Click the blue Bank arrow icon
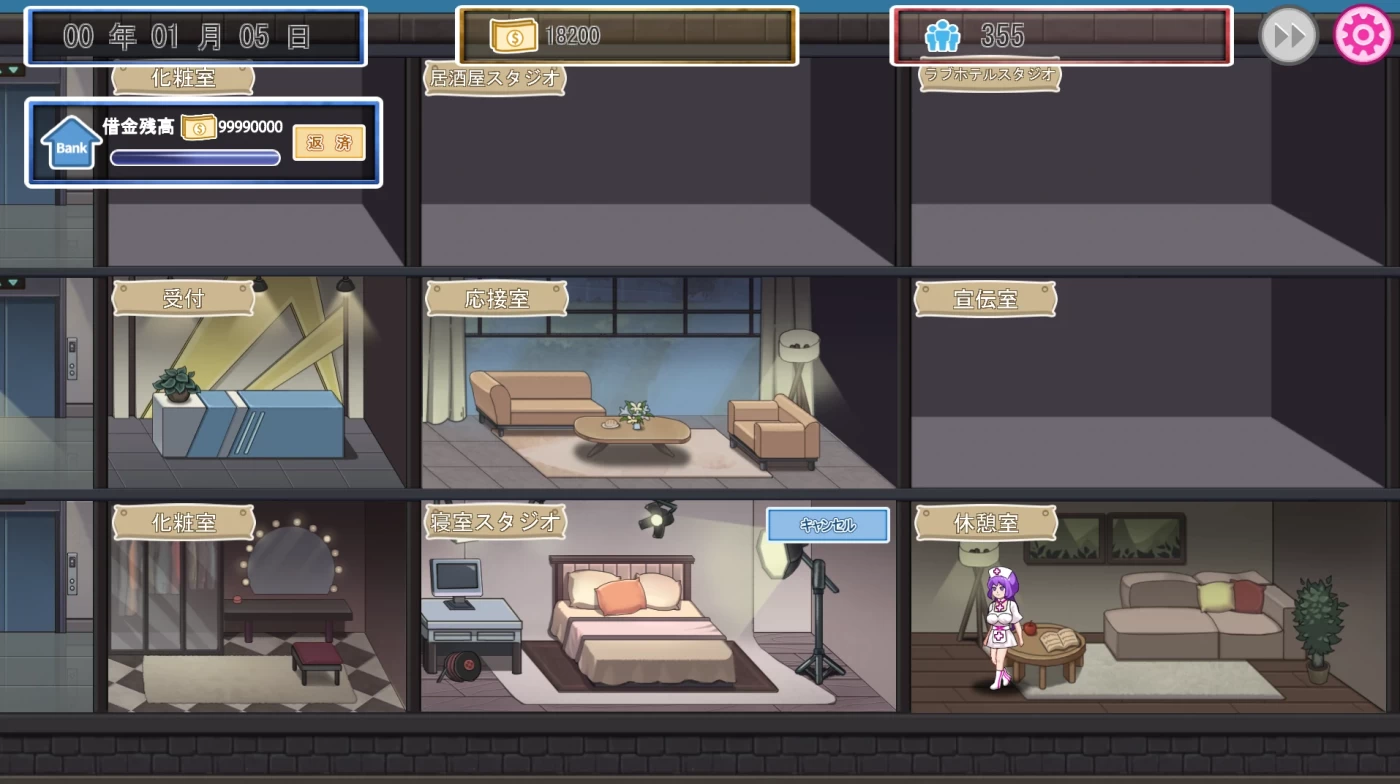1400x784 pixels. (x=69, y=141)
